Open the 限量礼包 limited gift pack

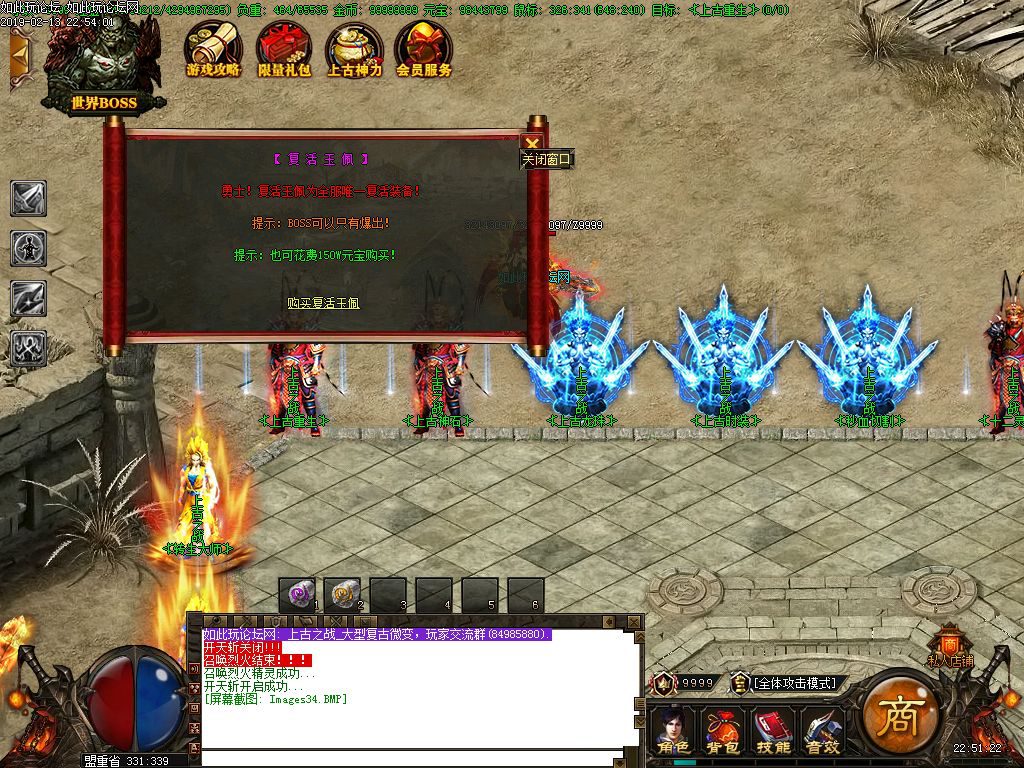pos(284,50)
